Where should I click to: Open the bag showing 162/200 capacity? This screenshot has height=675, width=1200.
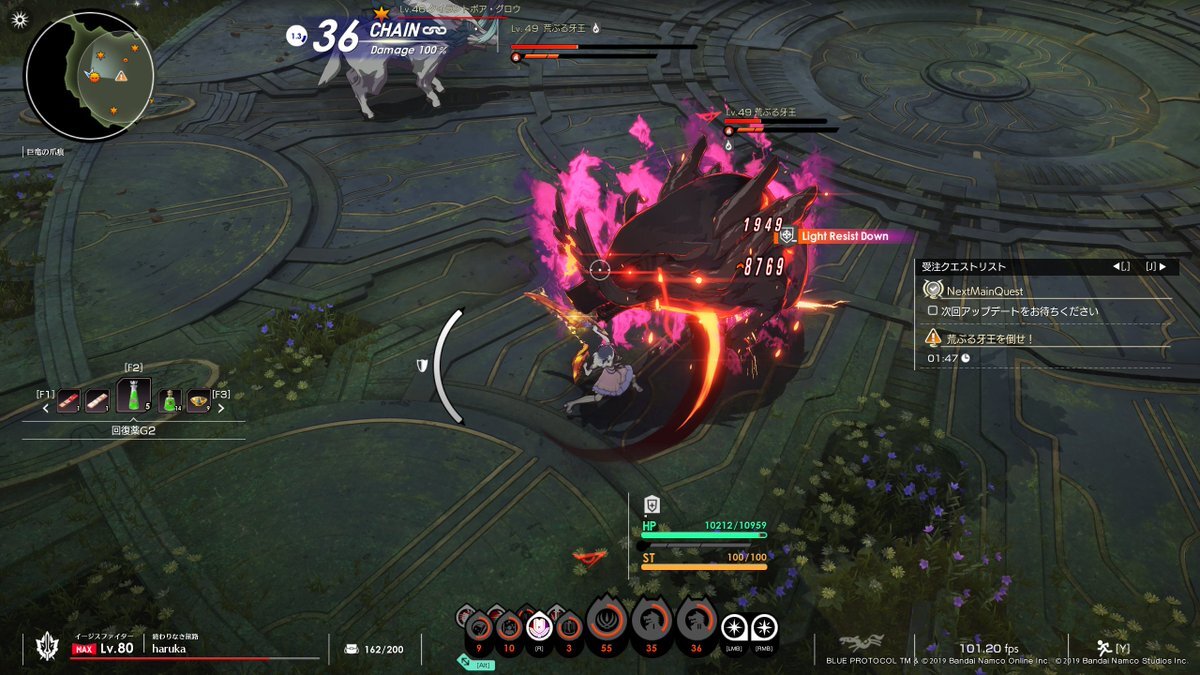click(352, 649)
